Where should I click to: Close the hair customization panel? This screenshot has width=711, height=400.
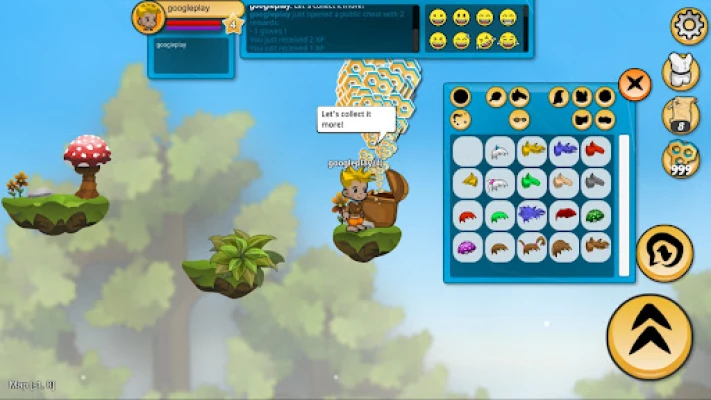coord(635,84)
